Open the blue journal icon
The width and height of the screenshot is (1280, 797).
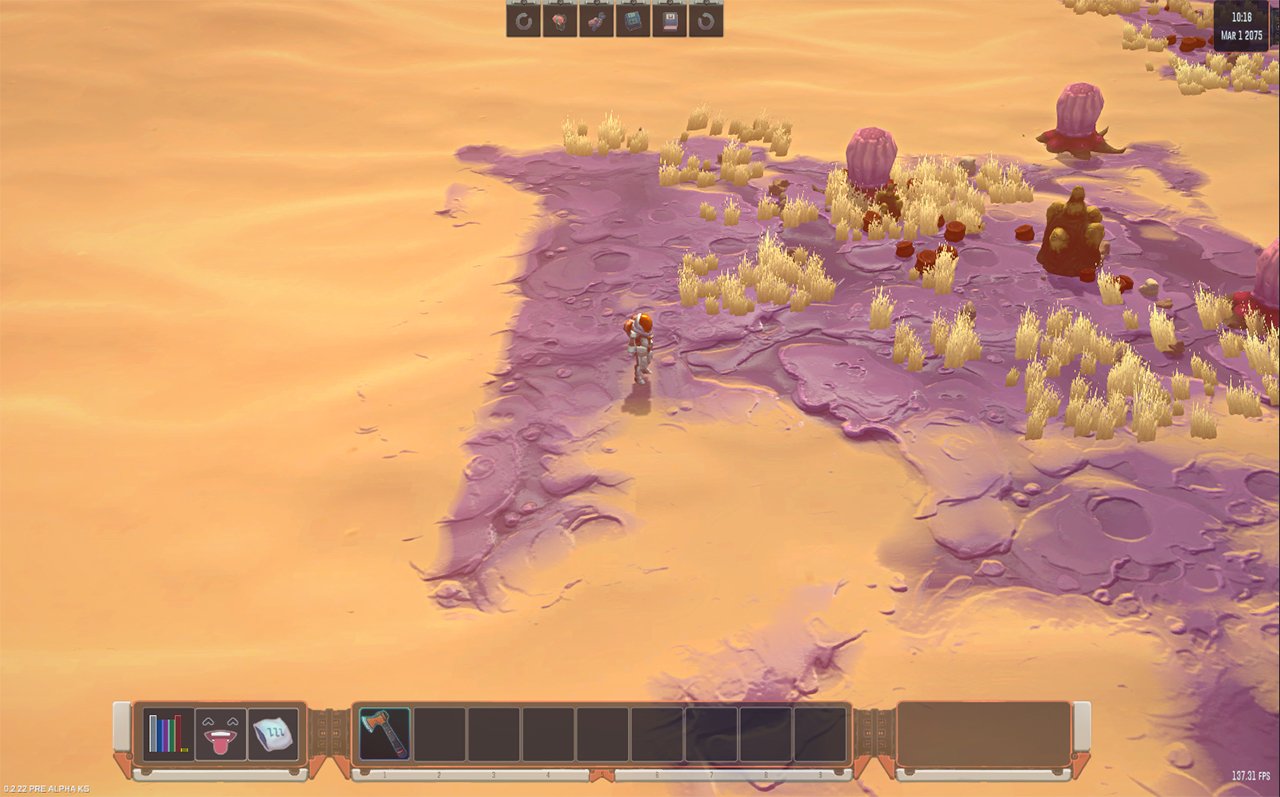pos(631,20)
